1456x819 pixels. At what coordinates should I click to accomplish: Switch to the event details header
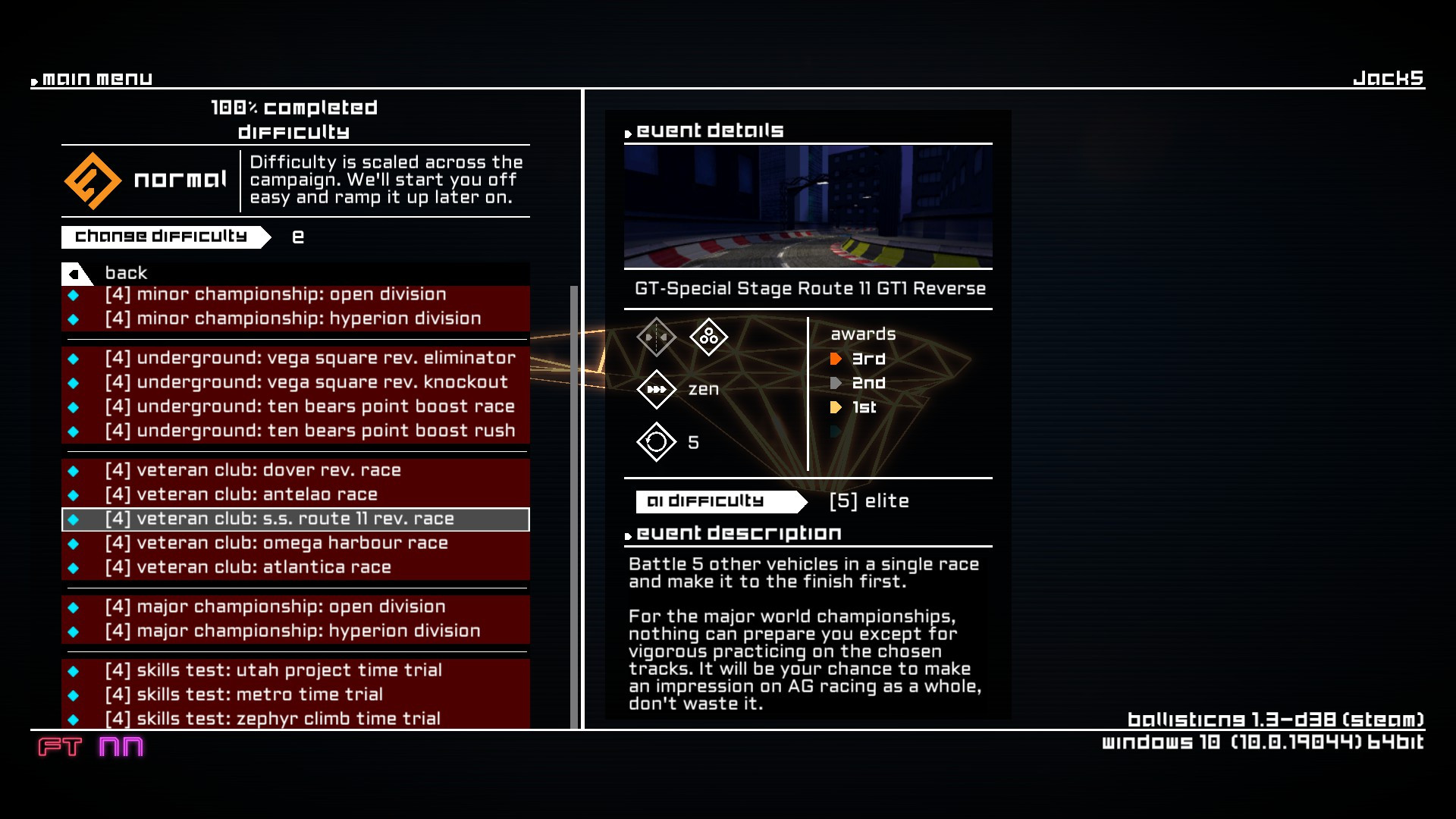[708, 130]
